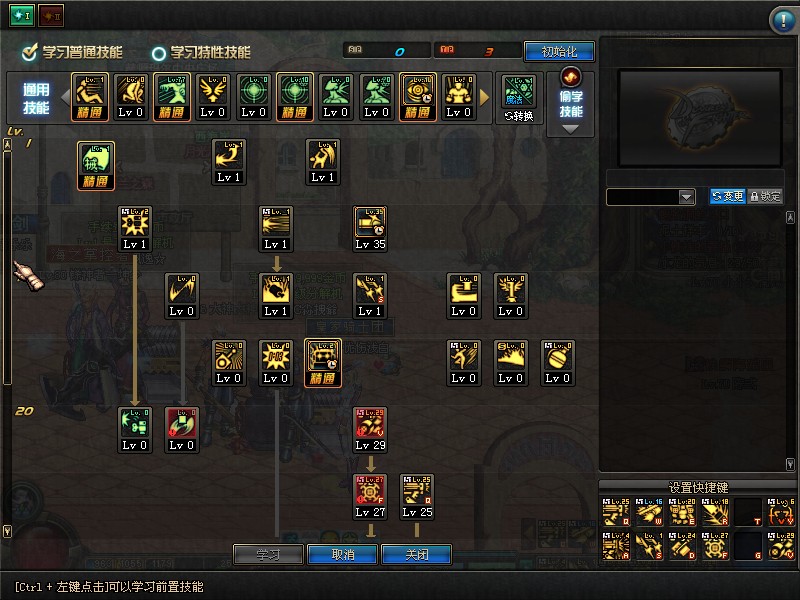Show previous general skills with left arrow
Screen dimensions: 800x600
coord(62,97)
